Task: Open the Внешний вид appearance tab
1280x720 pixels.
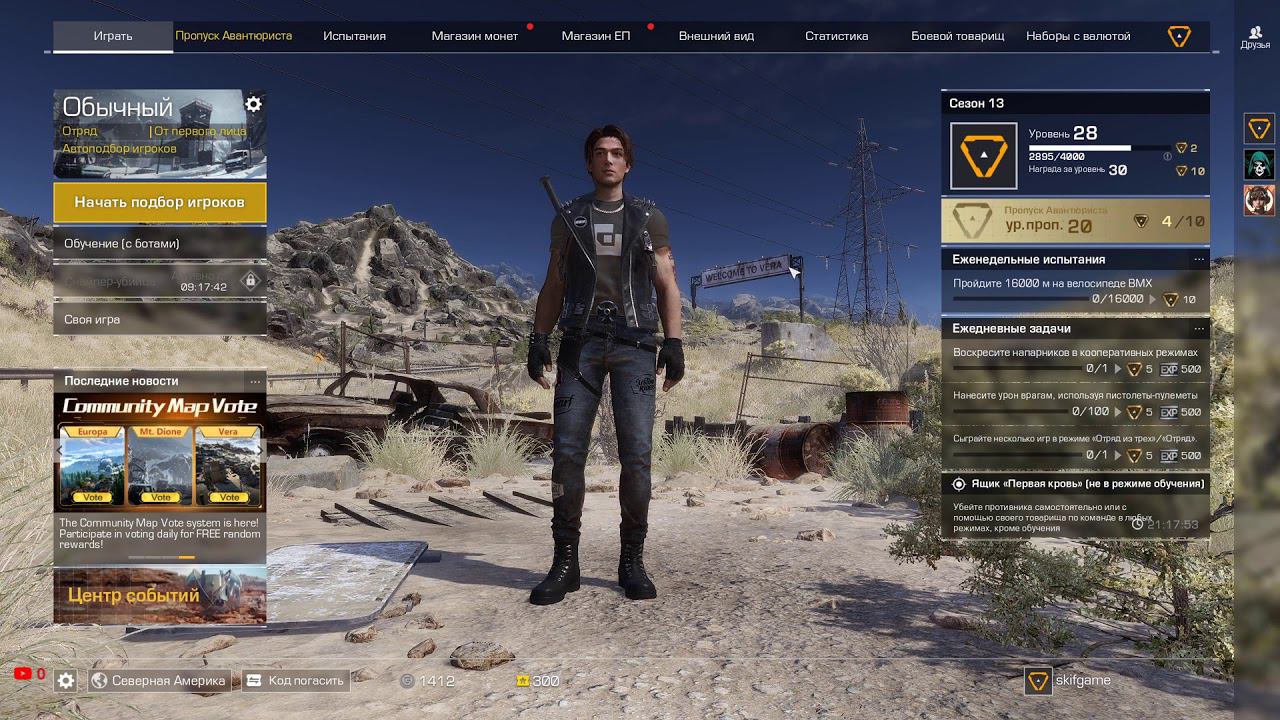Action: point(716,36)
